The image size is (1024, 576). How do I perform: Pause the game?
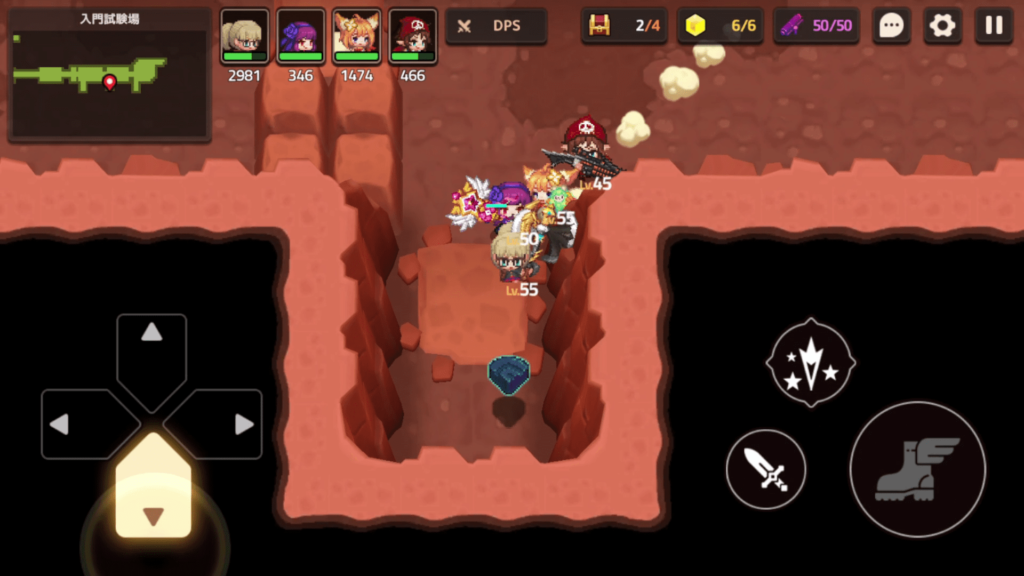click(x=994, y=26)
